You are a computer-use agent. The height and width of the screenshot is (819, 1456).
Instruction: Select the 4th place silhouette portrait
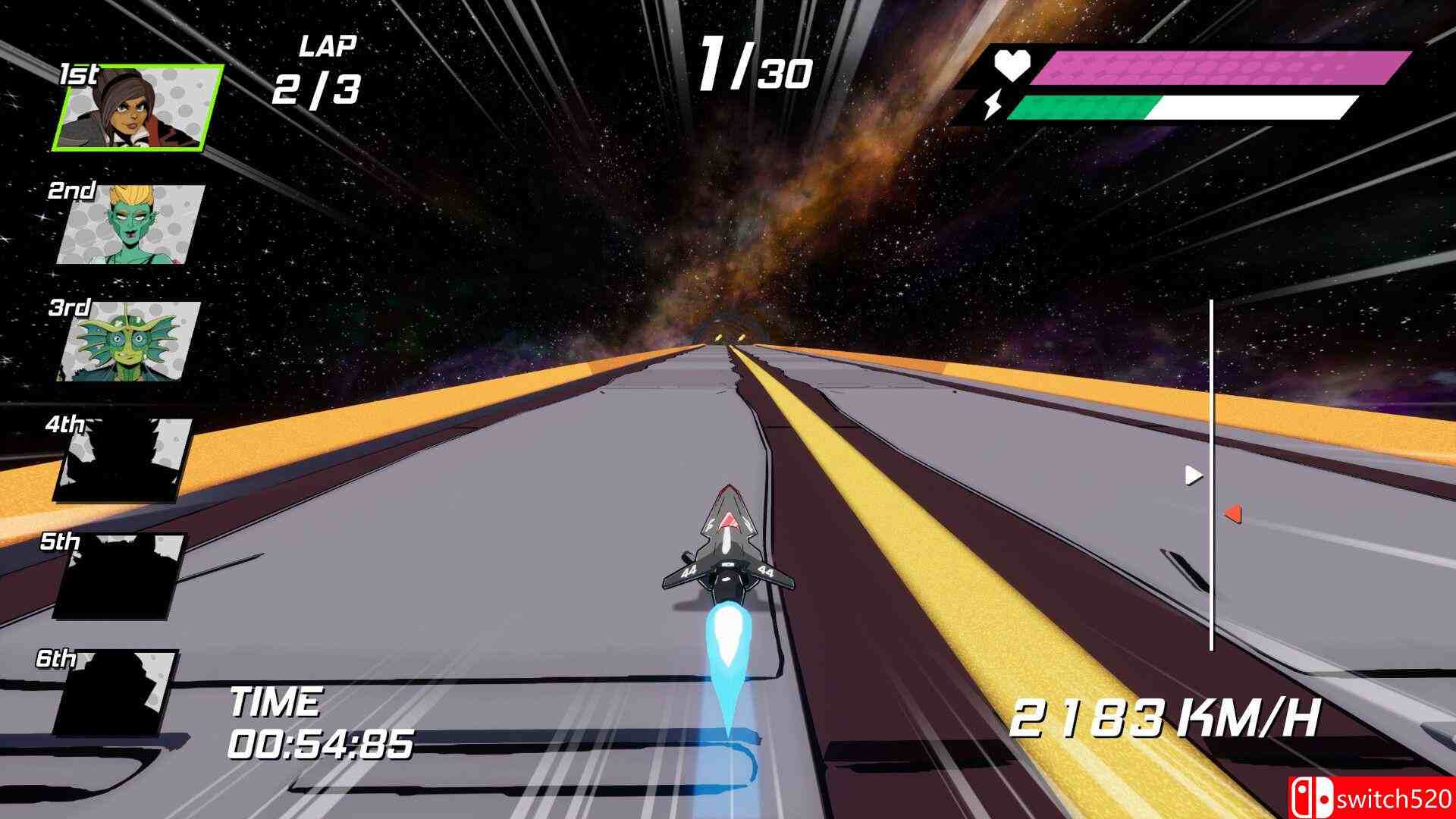(x=124, y=459)
